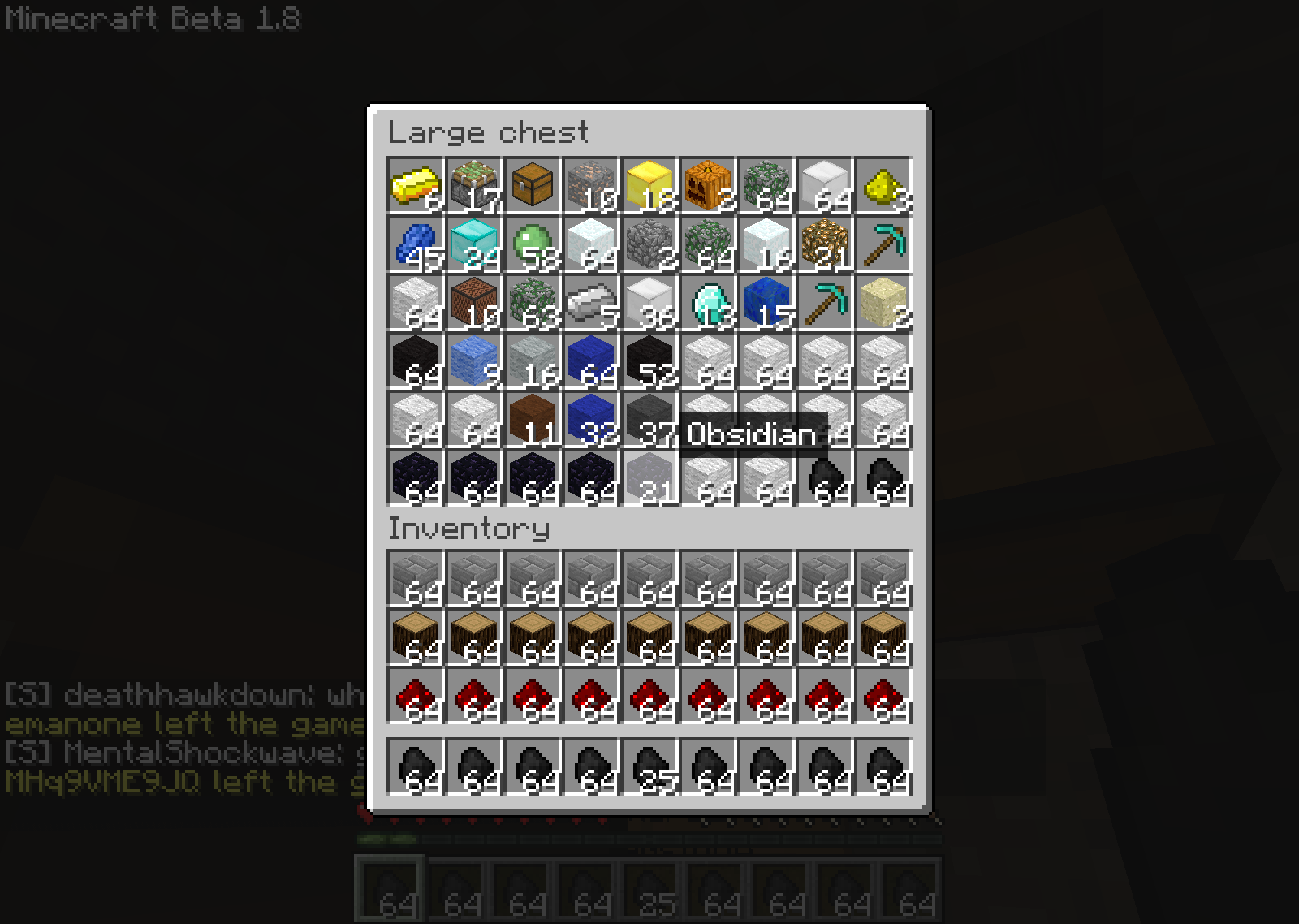Screen dimensions: 1299x924
Task: Select the iron pickaxe
Action: [823, 302]
